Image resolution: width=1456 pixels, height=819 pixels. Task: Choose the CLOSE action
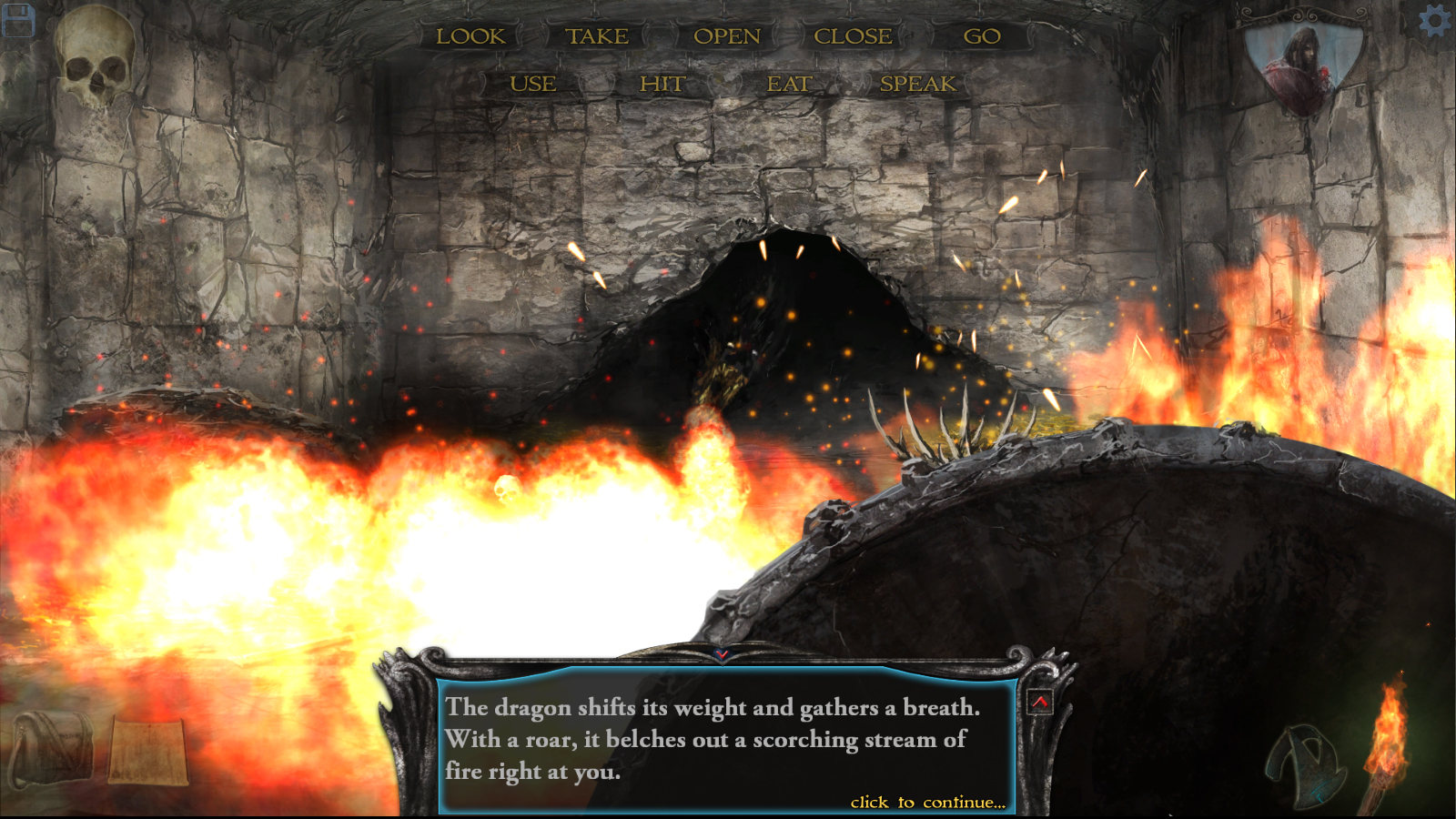[x=853, y=37]
